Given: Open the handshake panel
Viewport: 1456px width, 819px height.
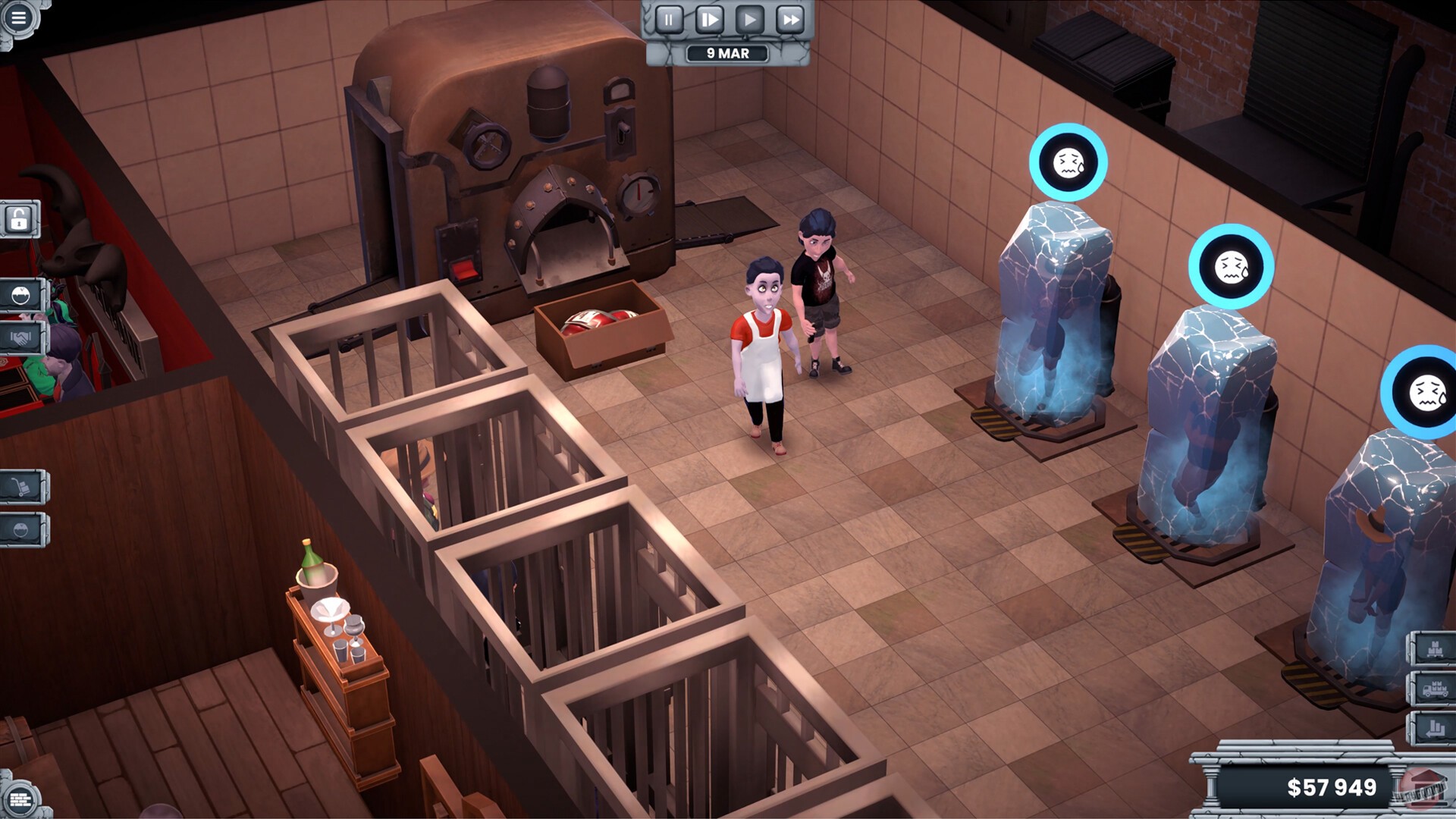Looking at the screenshot, I should pyautogui.click(x=20, y=338).
